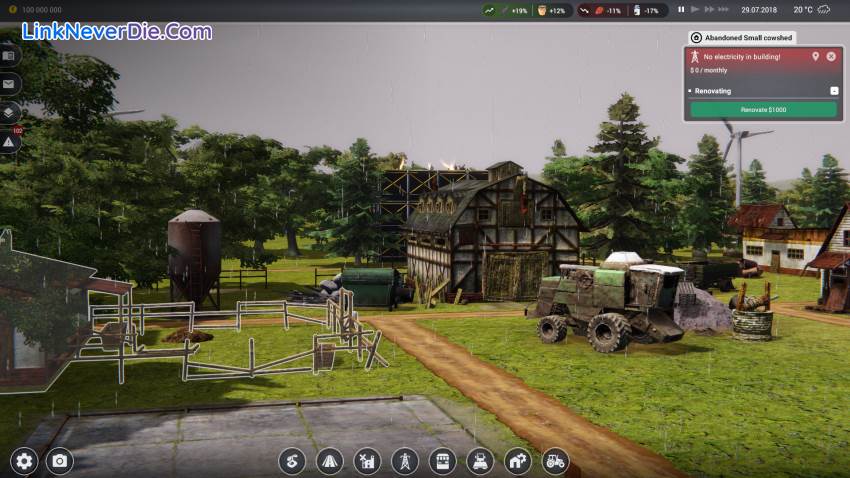Toggle the map layers overlay
The width and height of the screenshot is (850, 478).
point(10,113)
